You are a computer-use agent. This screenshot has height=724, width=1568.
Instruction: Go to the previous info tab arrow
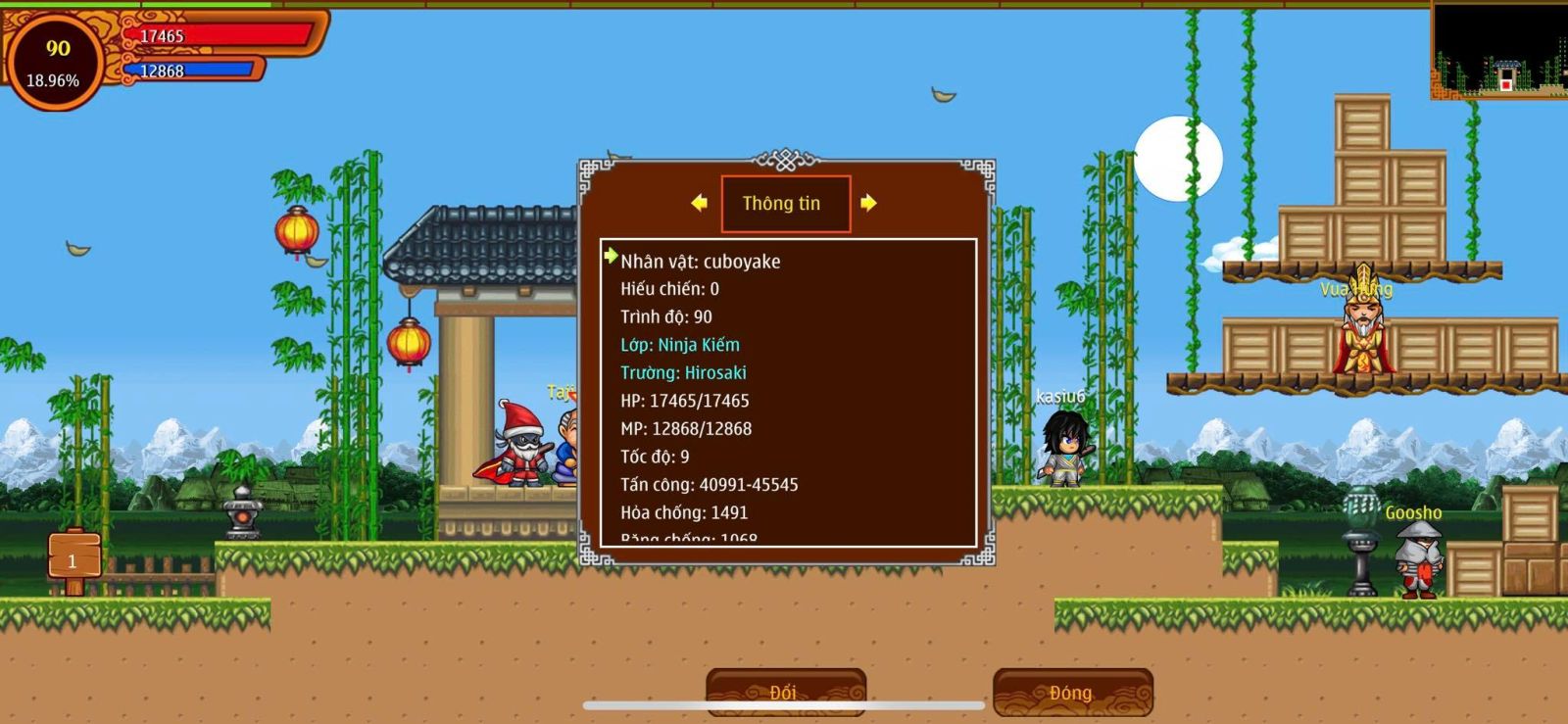(x=699, y=203)
